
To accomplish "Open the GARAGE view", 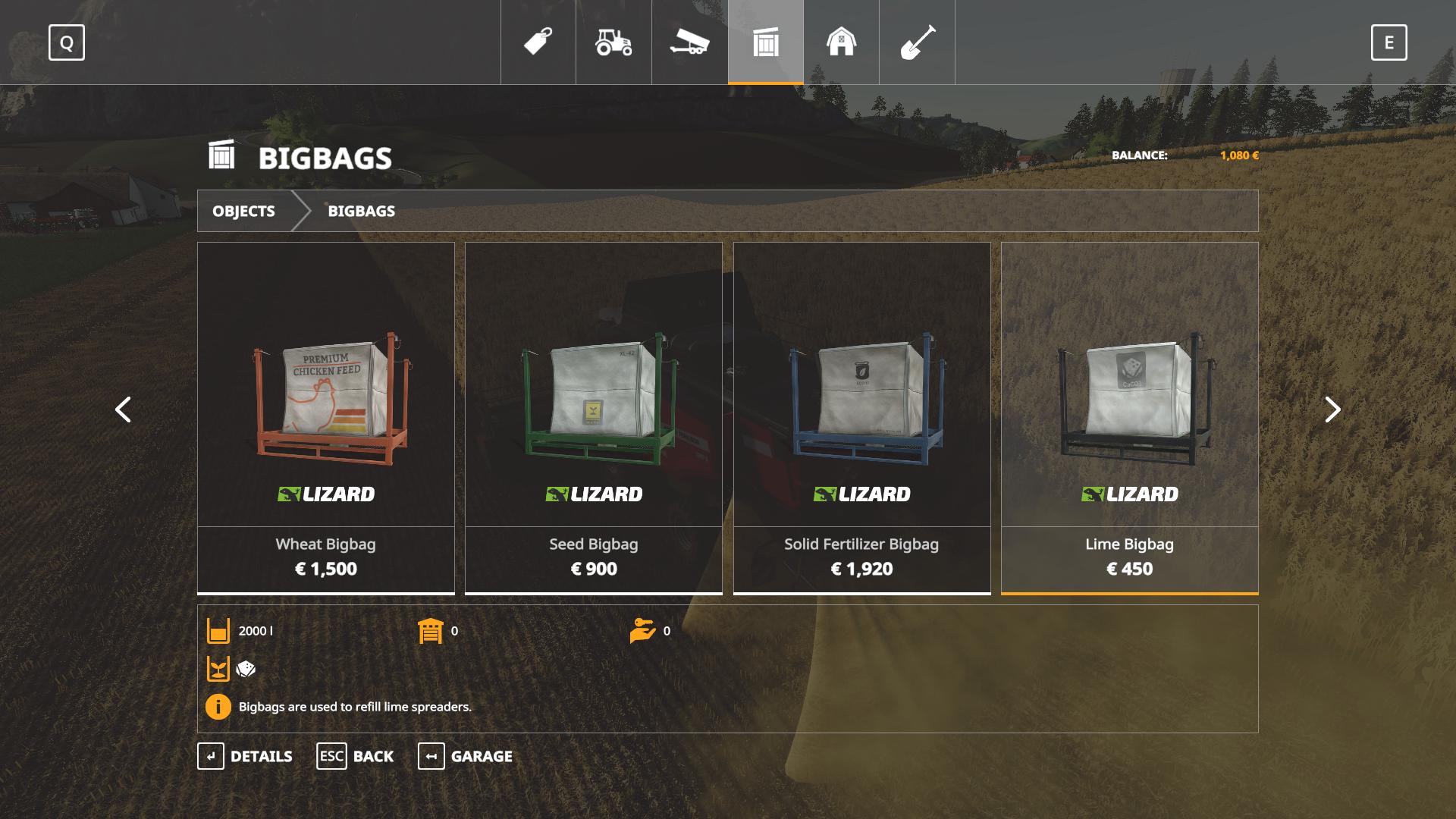I will 465,756.
